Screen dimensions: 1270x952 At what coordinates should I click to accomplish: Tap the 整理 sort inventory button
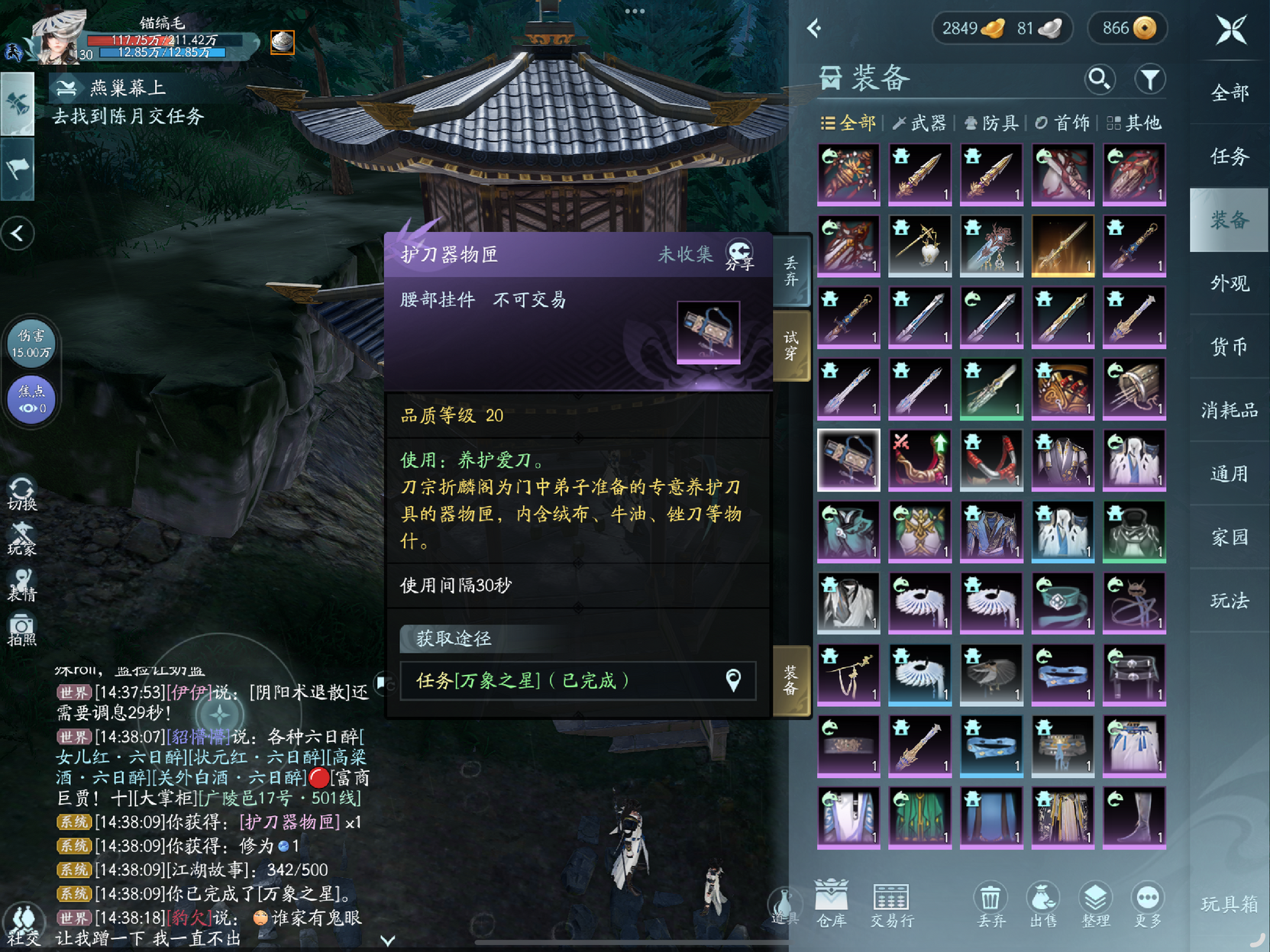tap(1095, 903)
